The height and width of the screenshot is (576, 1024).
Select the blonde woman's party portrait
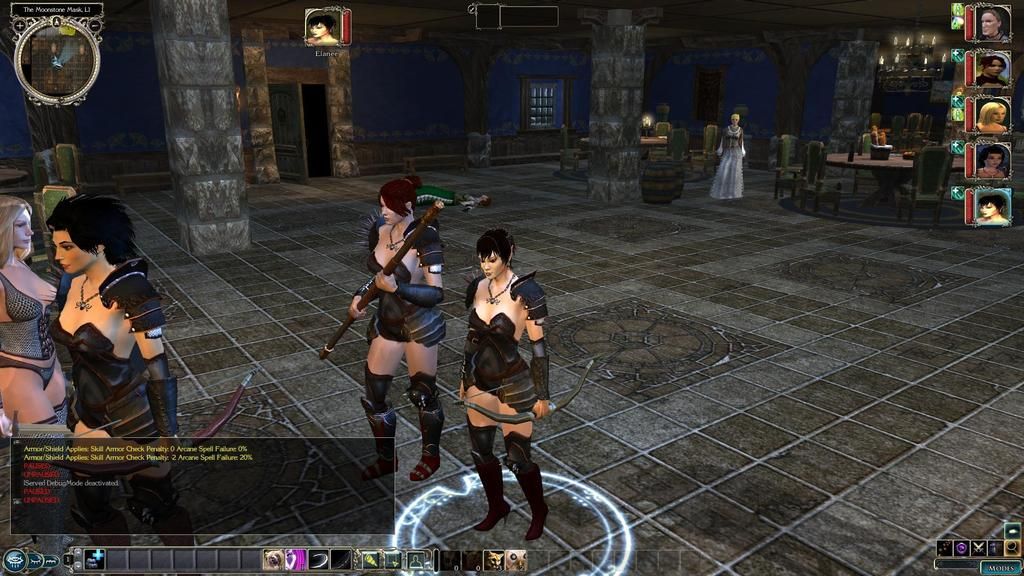(x=992, y=115)
